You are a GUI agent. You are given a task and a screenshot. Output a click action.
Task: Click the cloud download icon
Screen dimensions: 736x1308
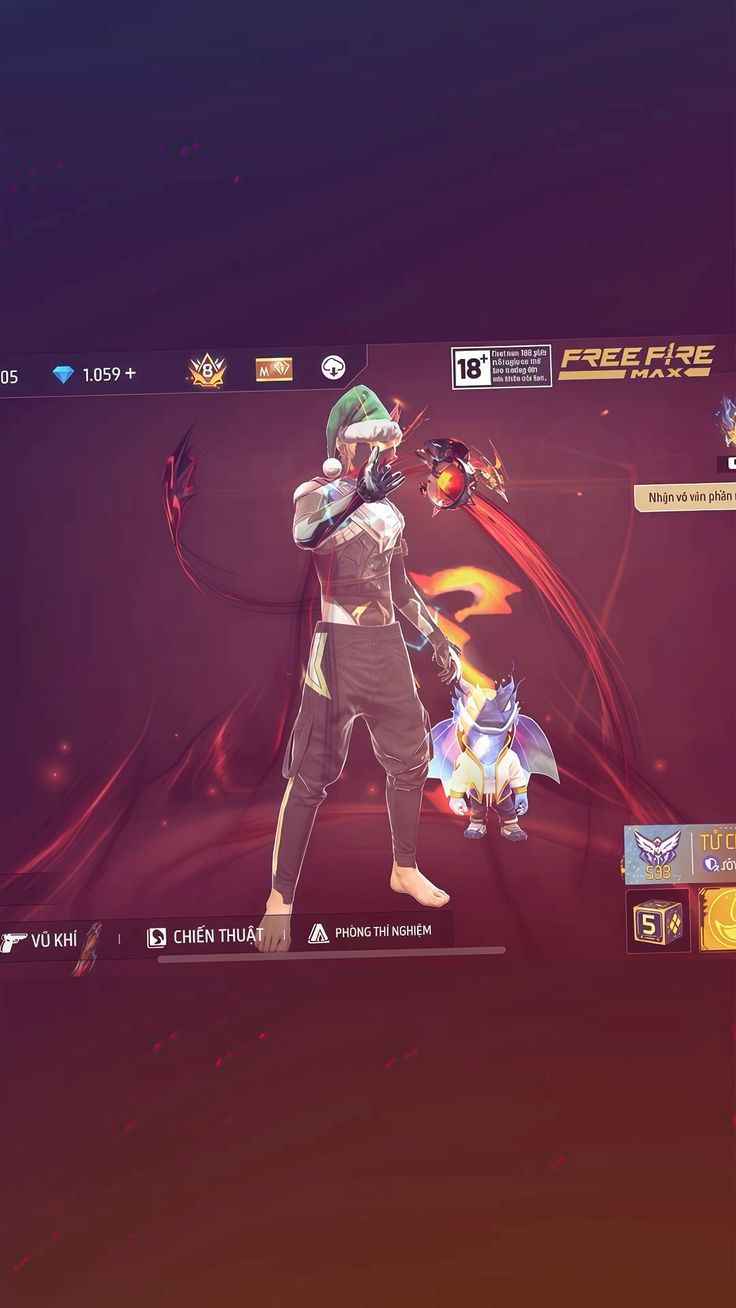333,367
